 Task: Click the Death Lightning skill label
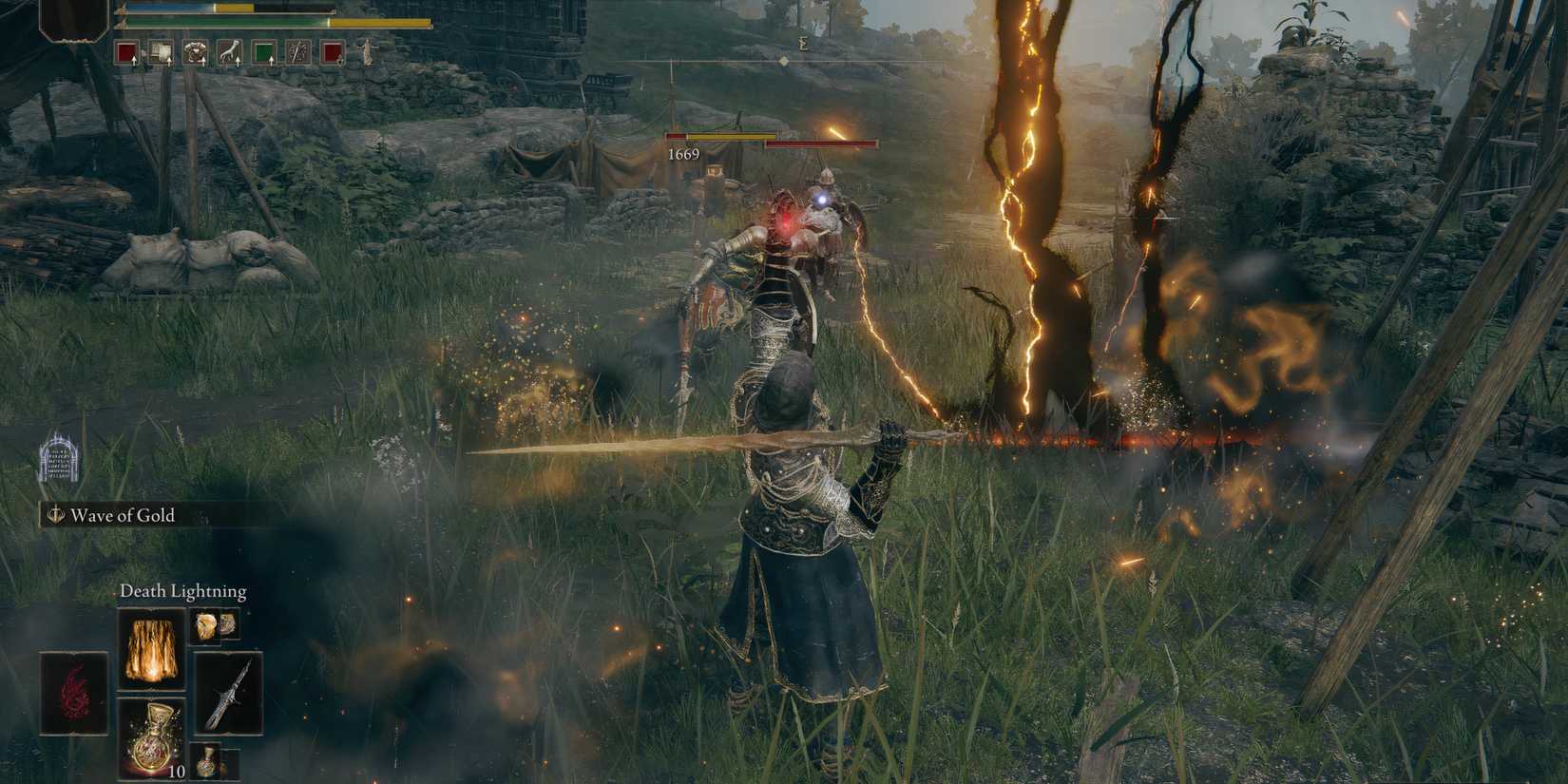[183, 591]
